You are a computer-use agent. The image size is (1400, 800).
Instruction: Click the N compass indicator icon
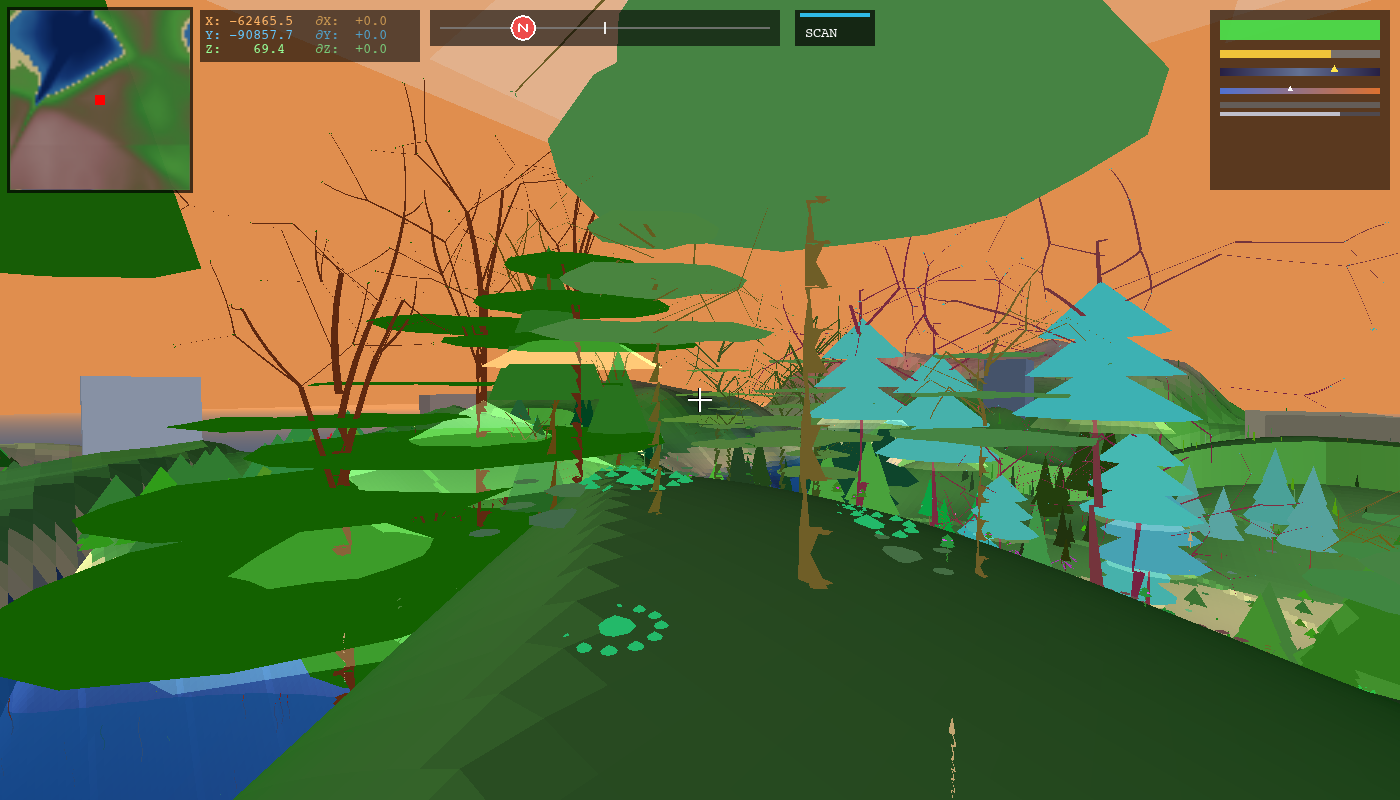(x=524, y=28)
